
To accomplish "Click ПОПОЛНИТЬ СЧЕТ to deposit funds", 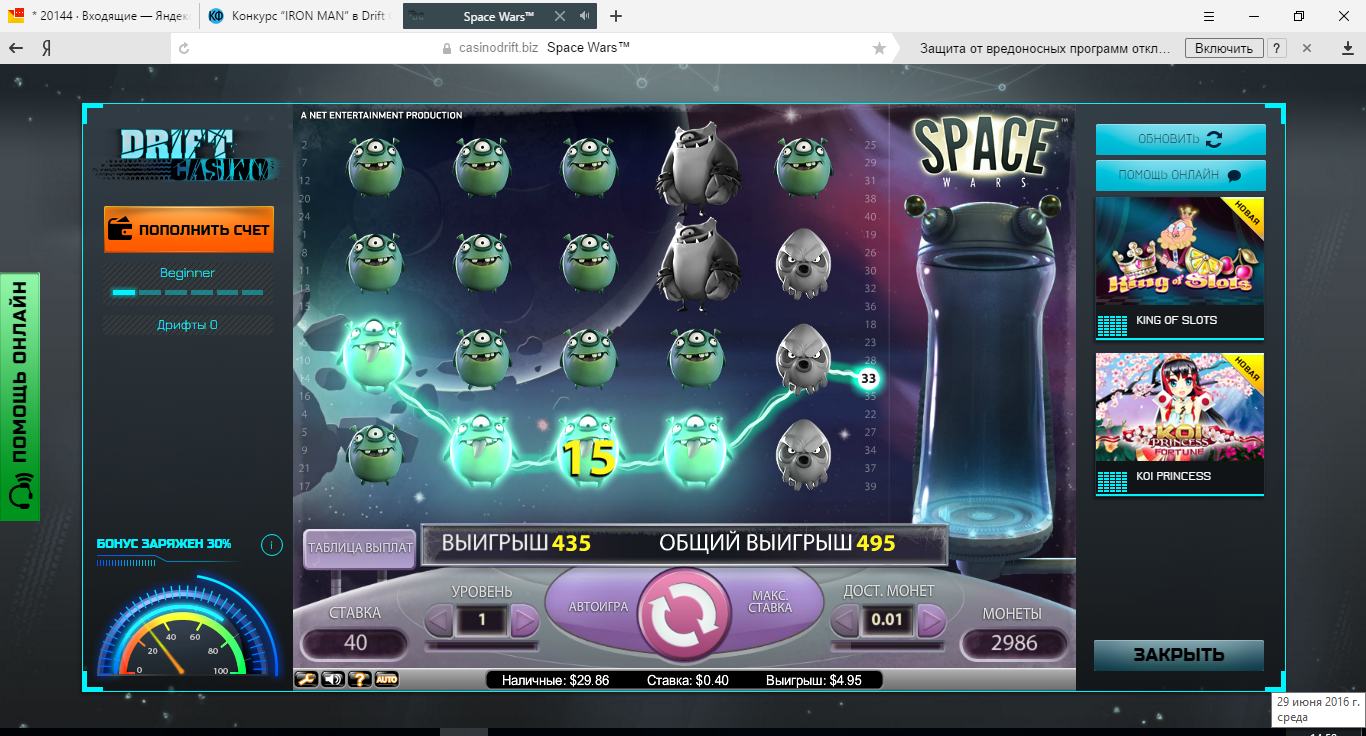I will click(189, 230).
